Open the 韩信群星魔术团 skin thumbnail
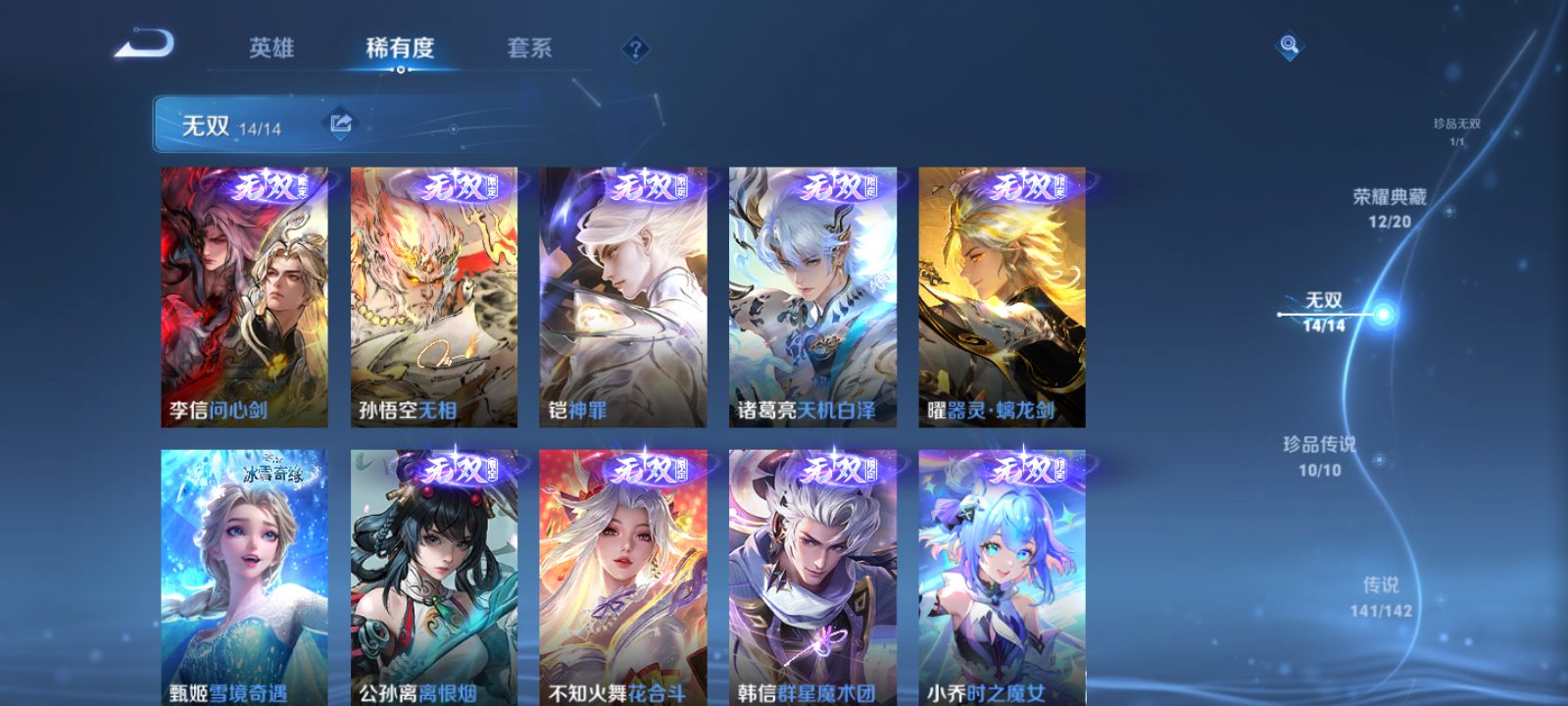The height and width of the screenshot is (706, 1568). pos(810,579)
